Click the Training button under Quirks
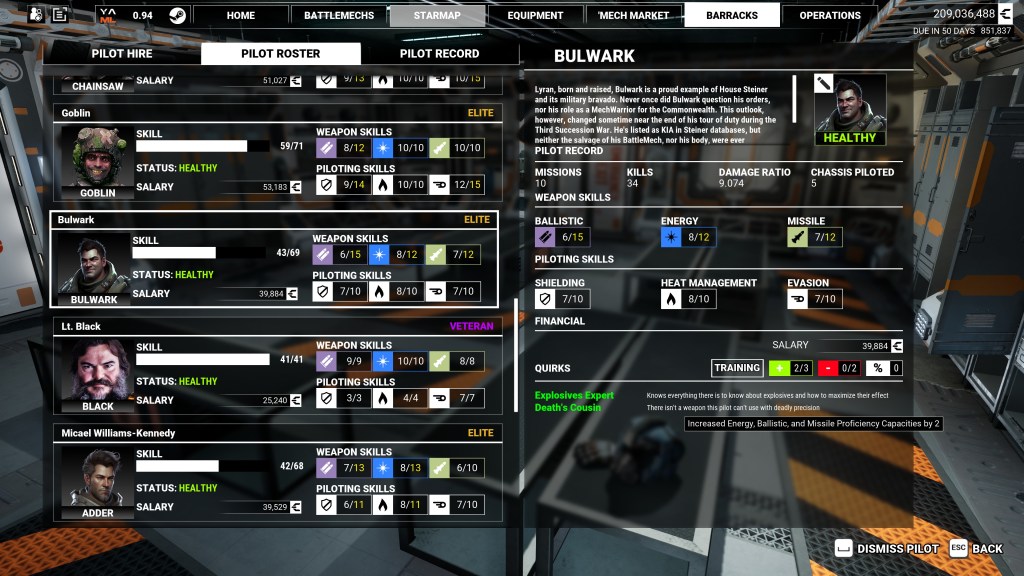This screenshot has height=576, width=1024. click(737, 368)
